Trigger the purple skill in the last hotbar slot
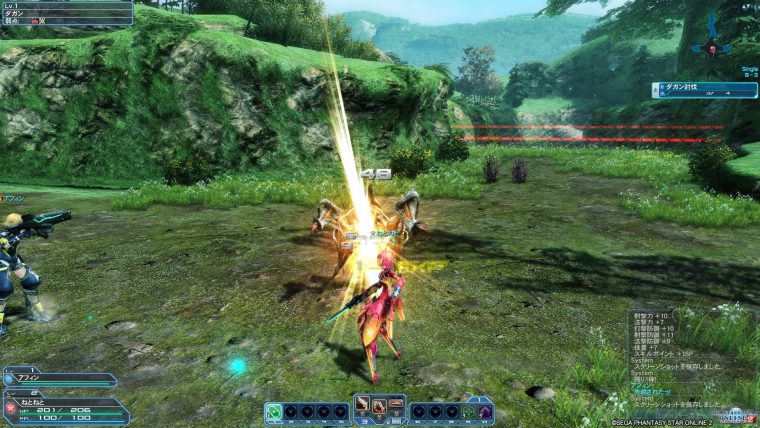 click(485, 411)
